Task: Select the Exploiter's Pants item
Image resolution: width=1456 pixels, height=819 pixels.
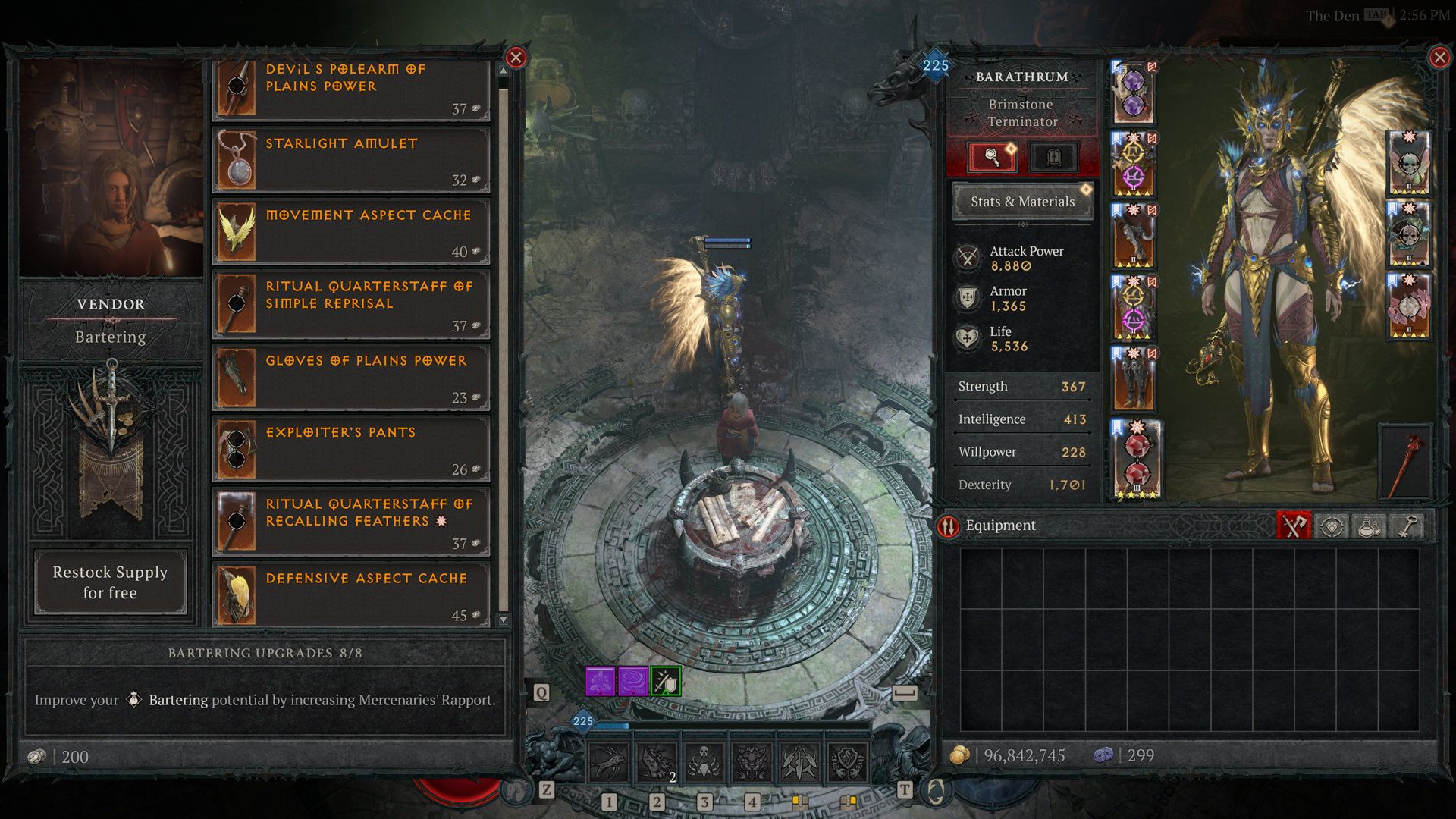Action: [351, 449]
